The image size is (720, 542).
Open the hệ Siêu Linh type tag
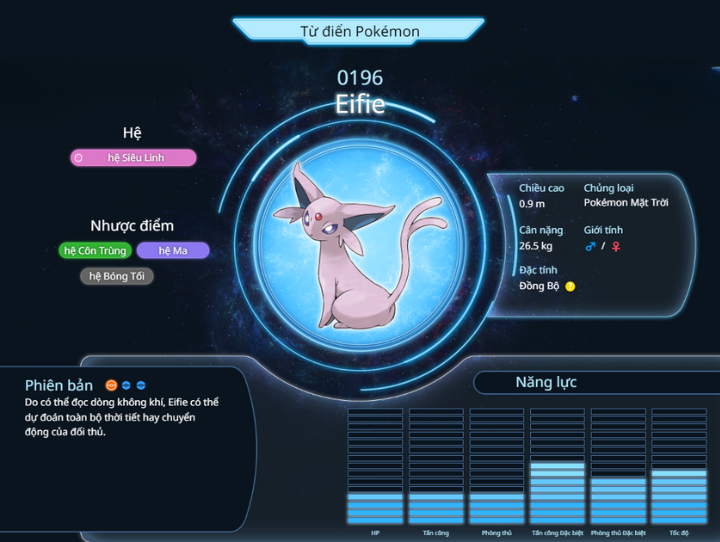[133, 157]
